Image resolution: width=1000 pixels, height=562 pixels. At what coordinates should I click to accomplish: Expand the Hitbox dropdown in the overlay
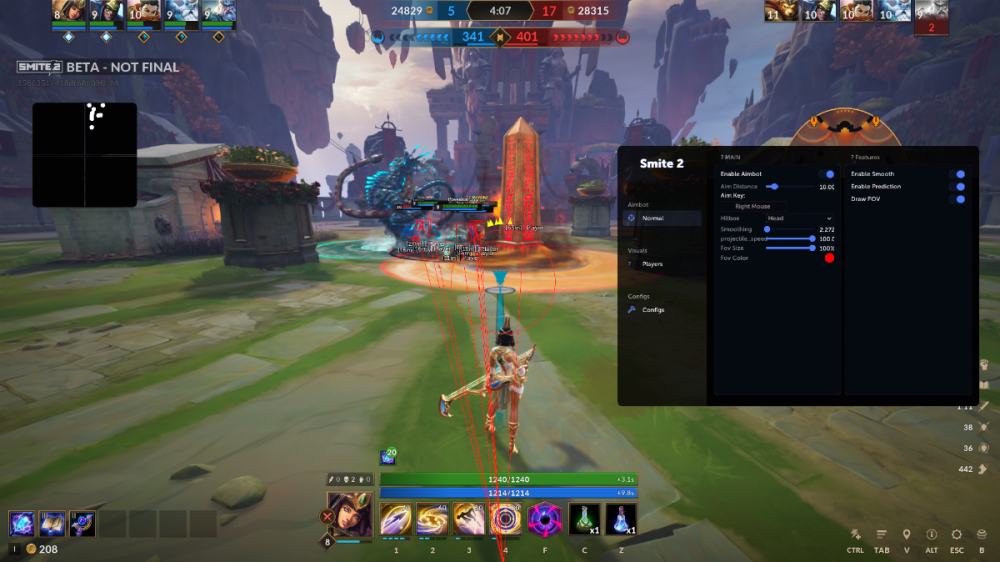point(798,218)
